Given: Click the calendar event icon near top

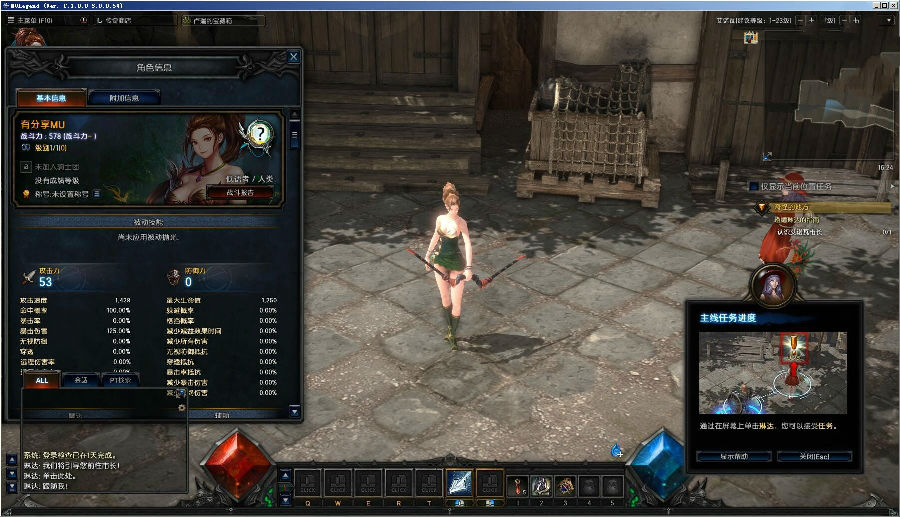Looking at the screenshot, I should [x=750, y=37].
